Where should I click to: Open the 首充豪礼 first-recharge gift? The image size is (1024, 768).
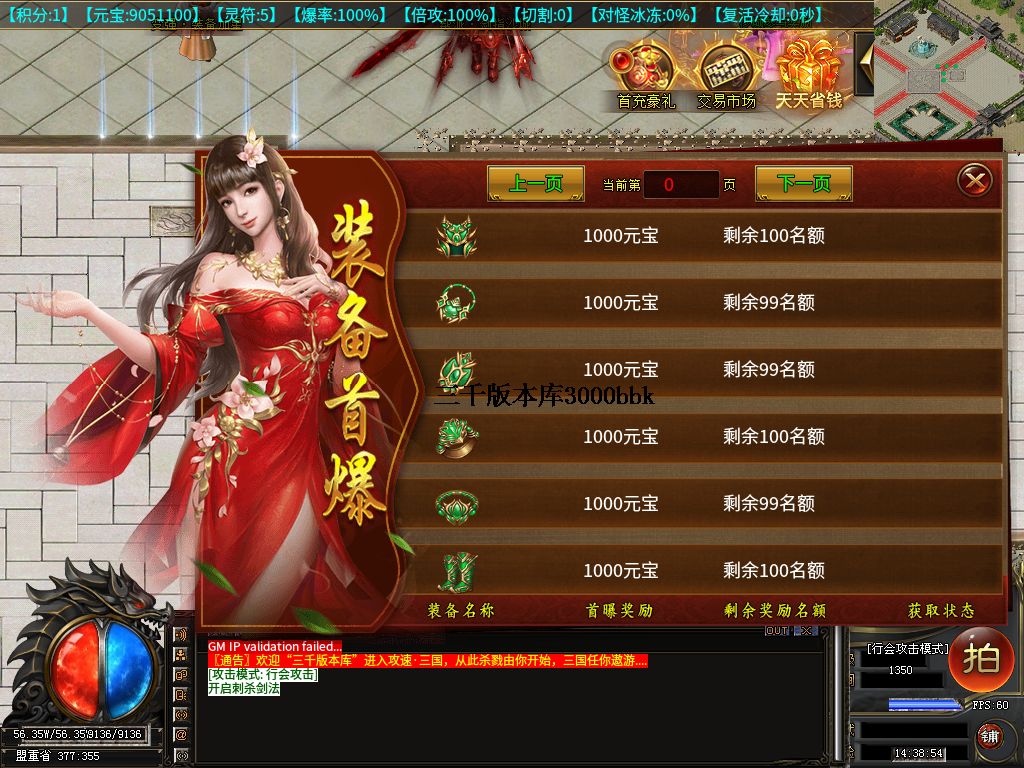point(646,73)
